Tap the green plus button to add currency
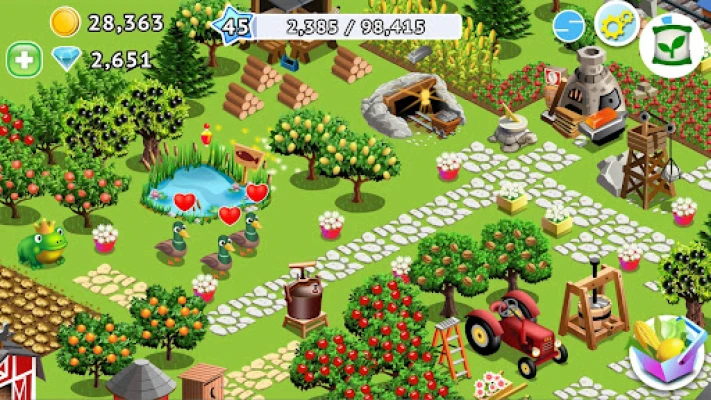Image resolution: width=711 pixels, height=400 pixels. coord(24,60)
